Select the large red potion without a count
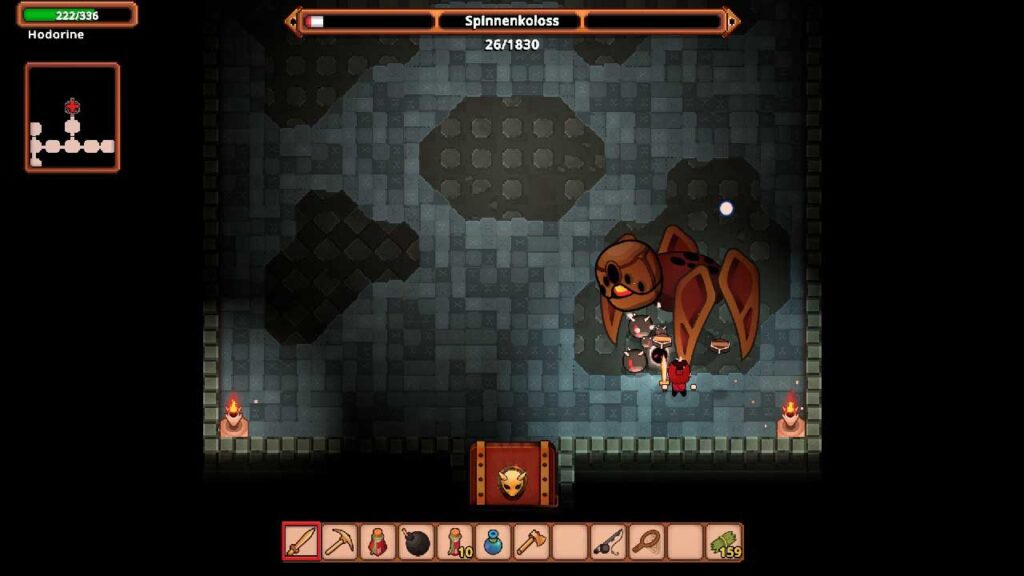The height and width of the screenshot is (576, 1024). tap(378, 542)
